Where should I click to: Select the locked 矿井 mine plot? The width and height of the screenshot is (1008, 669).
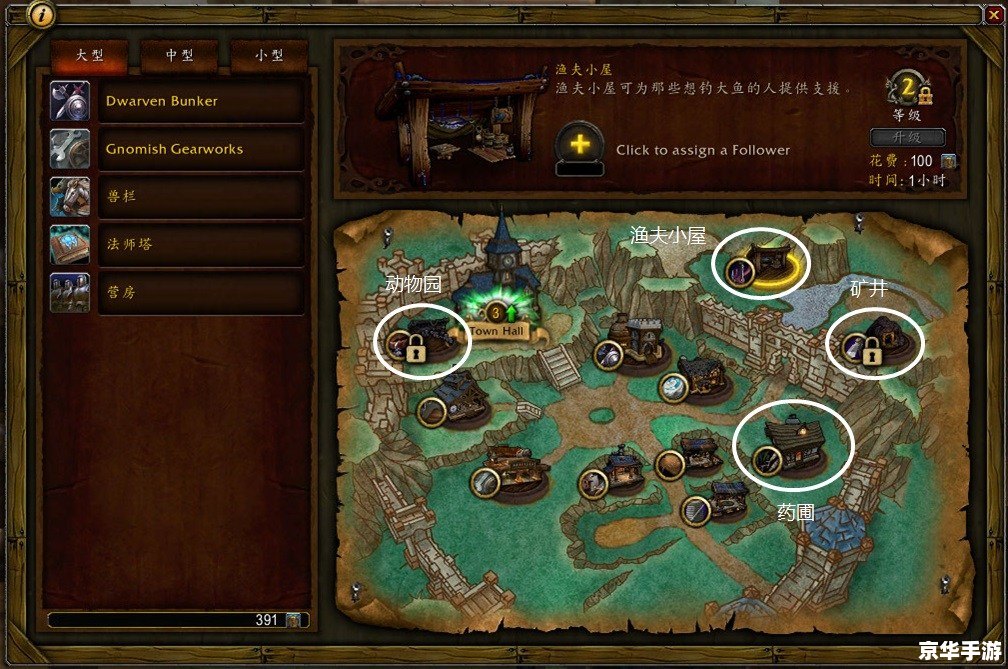[877, 341]
